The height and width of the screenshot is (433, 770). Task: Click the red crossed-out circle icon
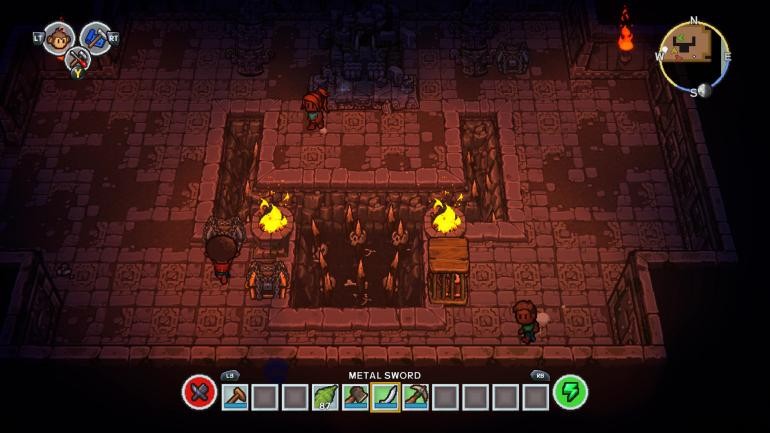click(199, 392)
